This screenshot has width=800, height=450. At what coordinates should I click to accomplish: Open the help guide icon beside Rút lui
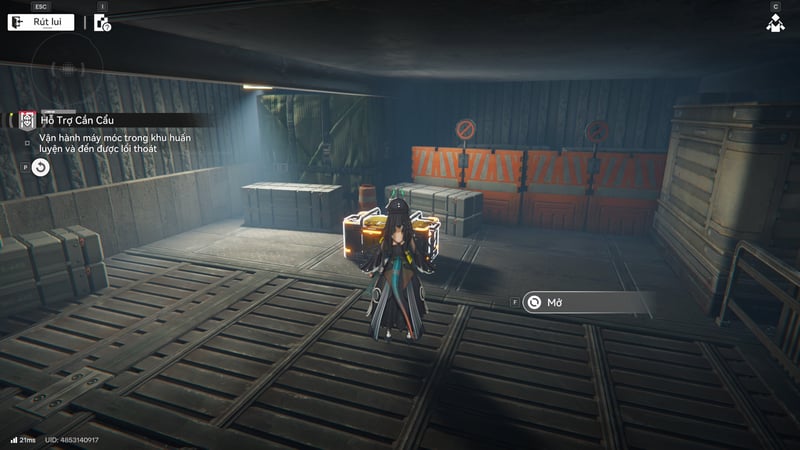point(102,22)
